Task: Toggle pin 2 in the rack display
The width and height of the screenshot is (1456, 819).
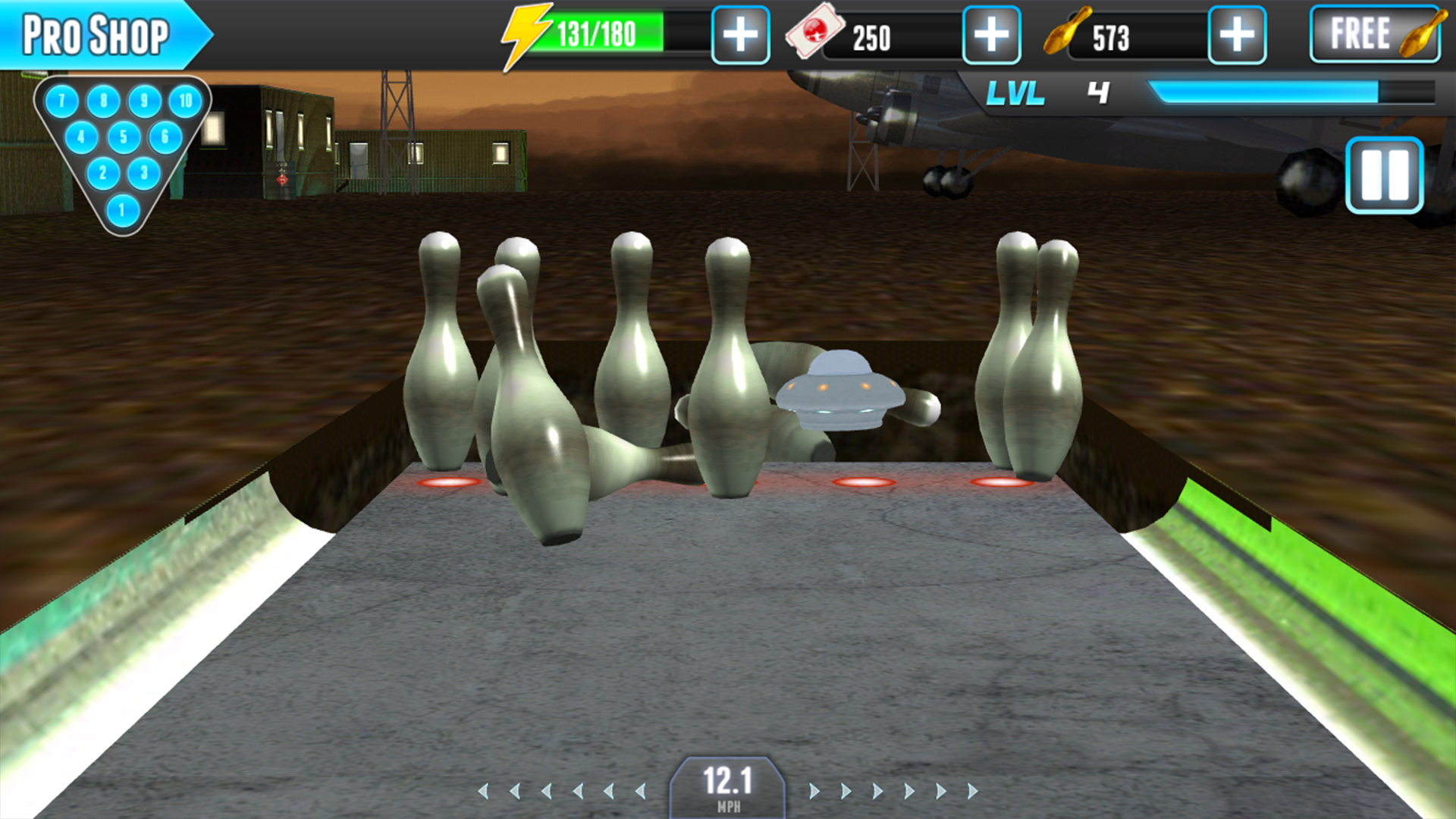Action: [x=102, y=171]
